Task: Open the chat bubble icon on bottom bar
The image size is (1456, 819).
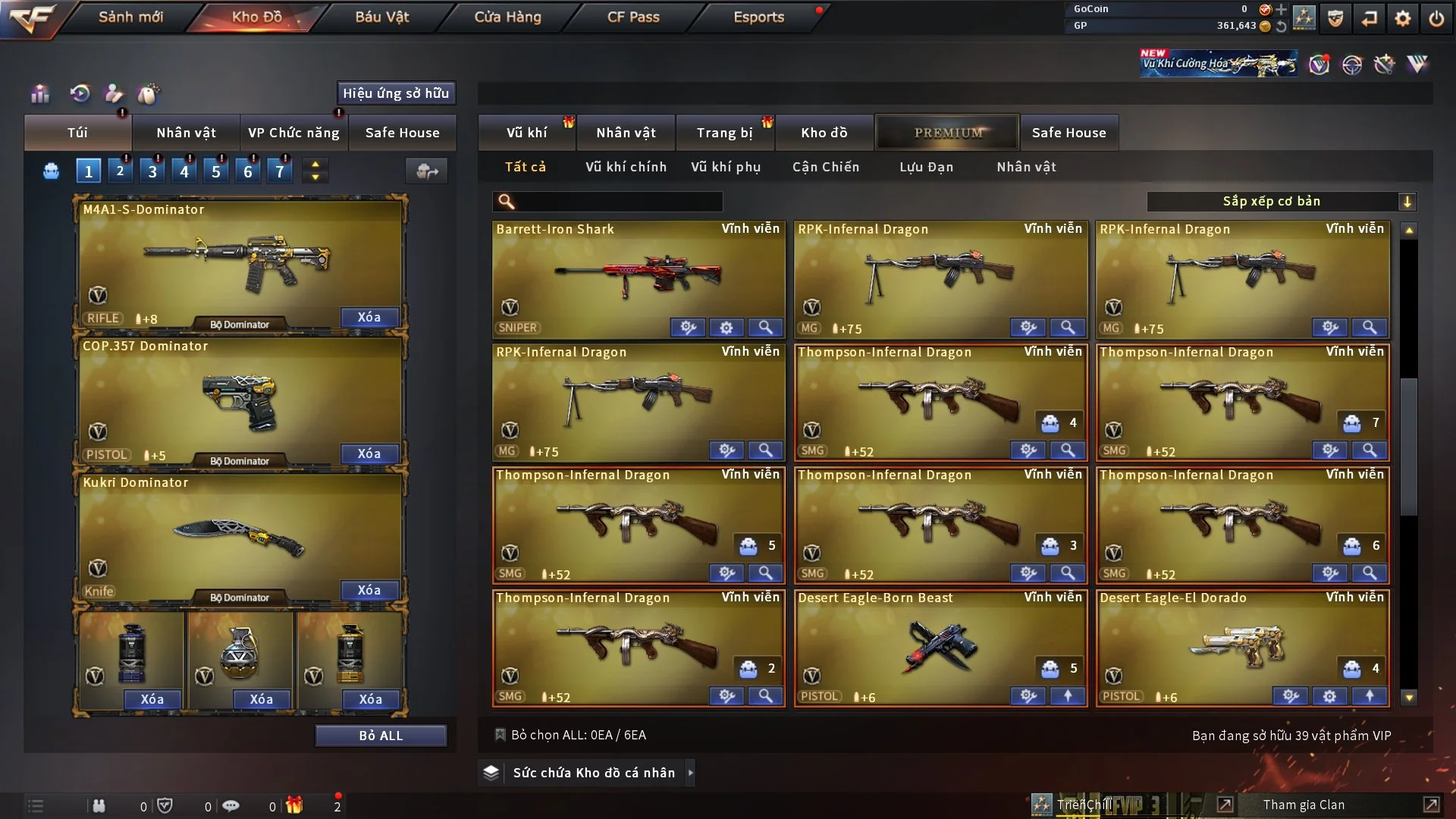Action: [231, 805]
